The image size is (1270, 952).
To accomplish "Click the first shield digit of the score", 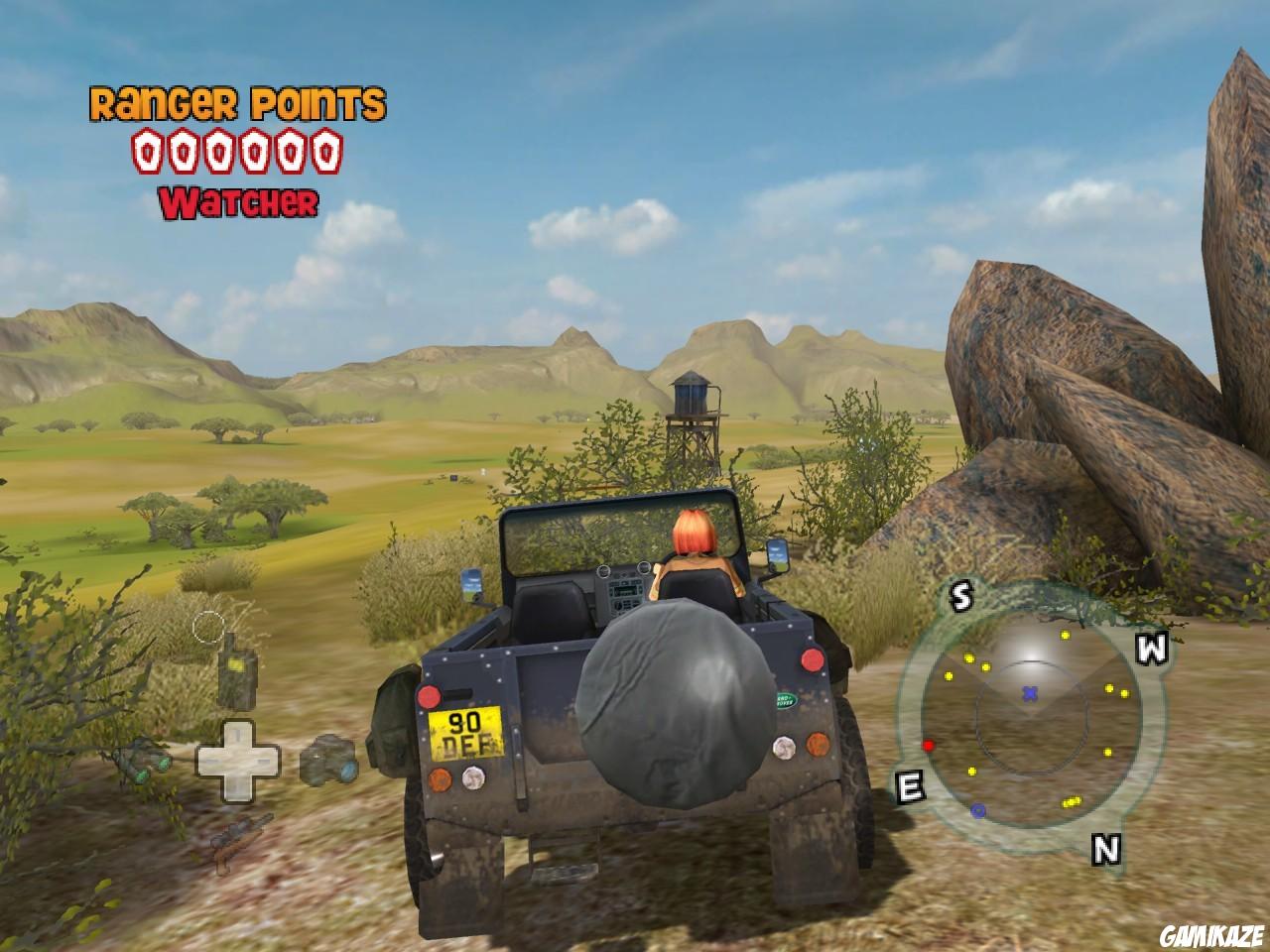I will 146,151.
